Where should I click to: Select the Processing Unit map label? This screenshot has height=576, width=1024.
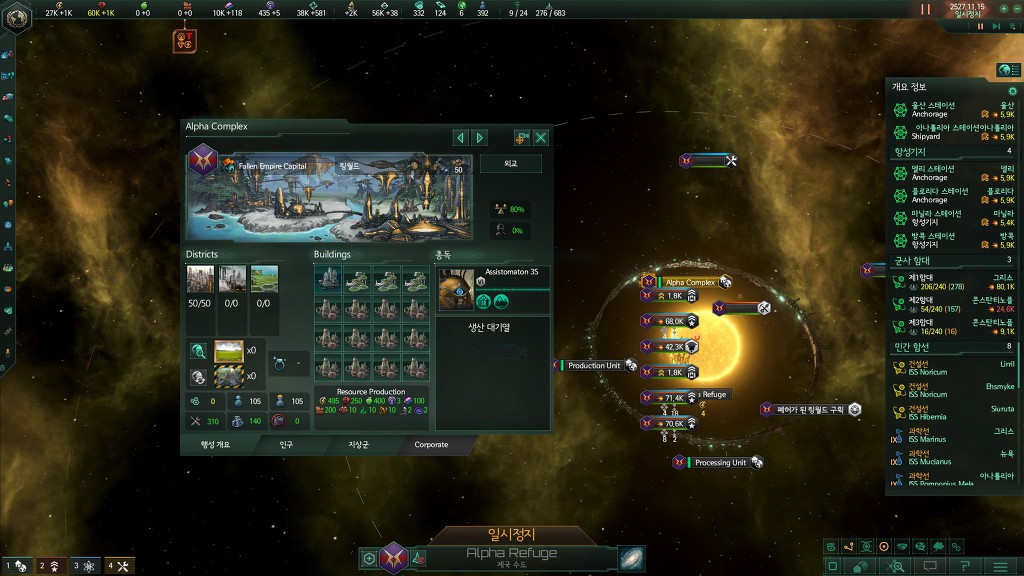tap(720, 463)
